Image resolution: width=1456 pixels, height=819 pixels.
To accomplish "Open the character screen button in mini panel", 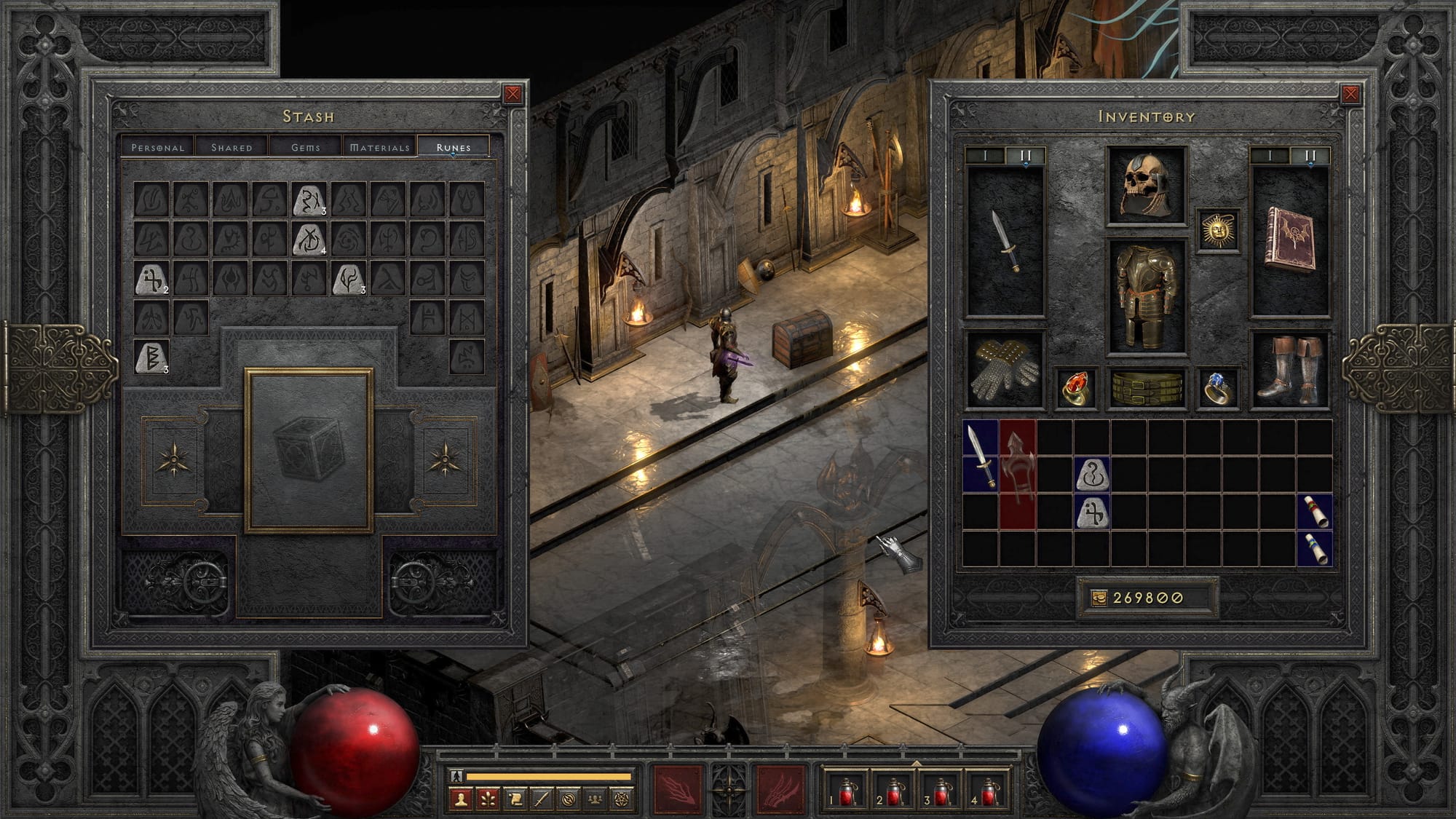I will pyautogui.click(x=460, y=799).
